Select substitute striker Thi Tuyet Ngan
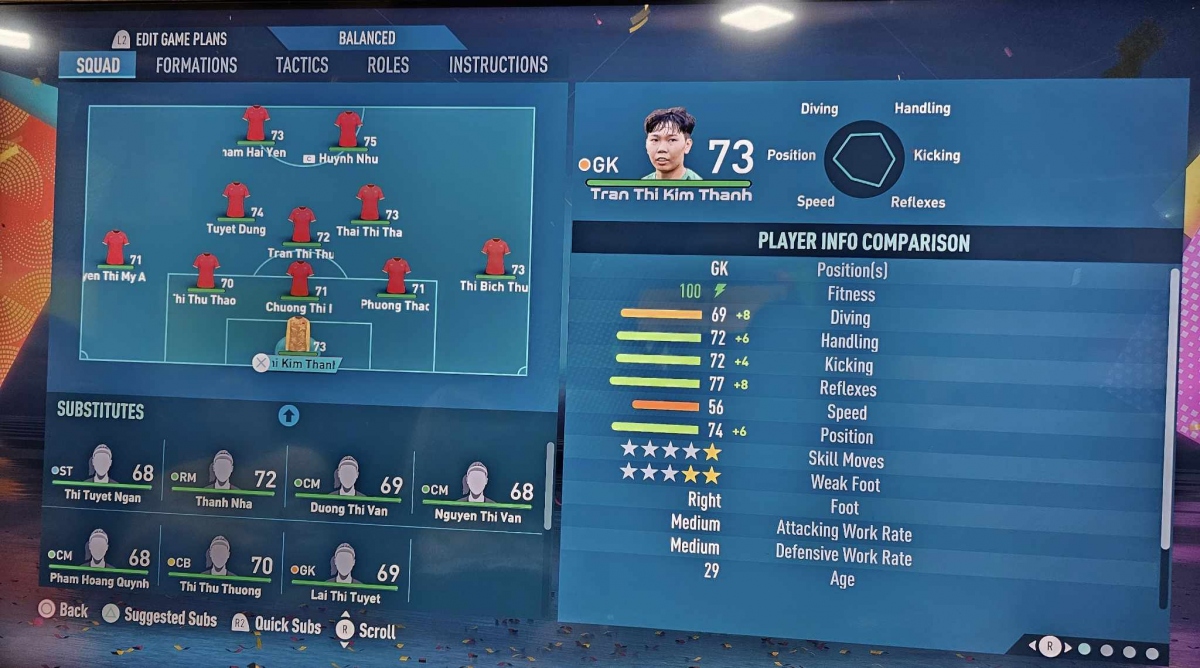 click(102, 473)
